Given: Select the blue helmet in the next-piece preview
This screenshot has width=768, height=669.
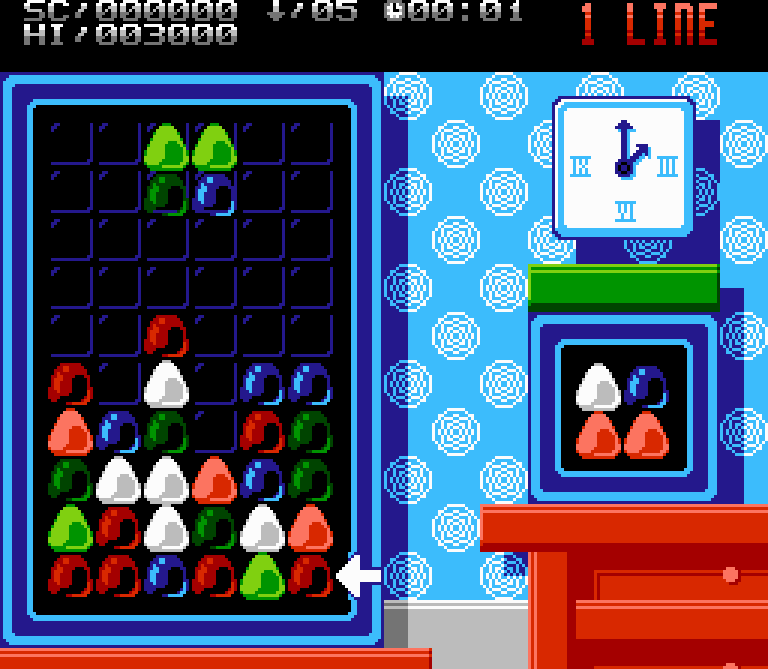Looking at the screenshot, I should 646,386.
